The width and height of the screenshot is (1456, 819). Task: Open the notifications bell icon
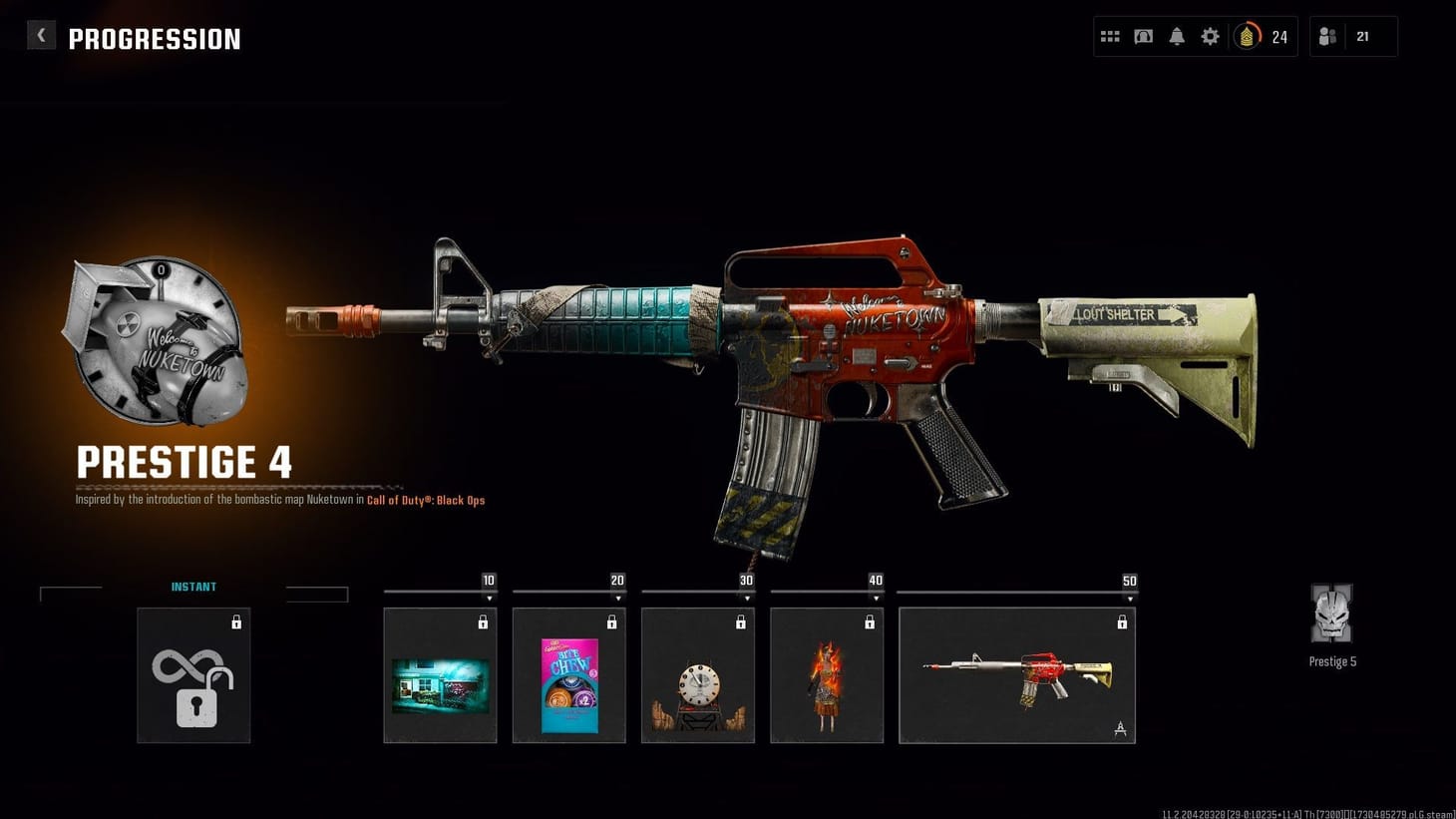(x=1177, y=36)
